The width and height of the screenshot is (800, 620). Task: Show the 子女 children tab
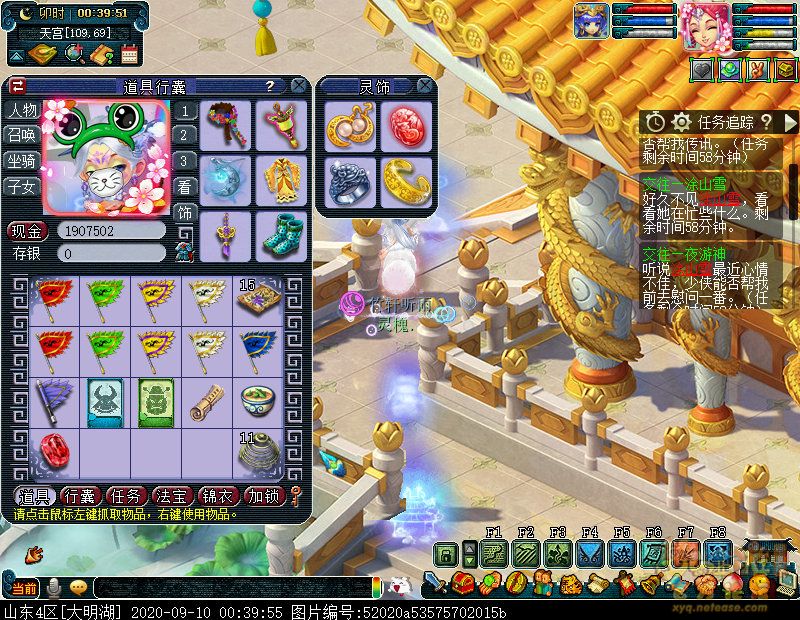point(22,186)
